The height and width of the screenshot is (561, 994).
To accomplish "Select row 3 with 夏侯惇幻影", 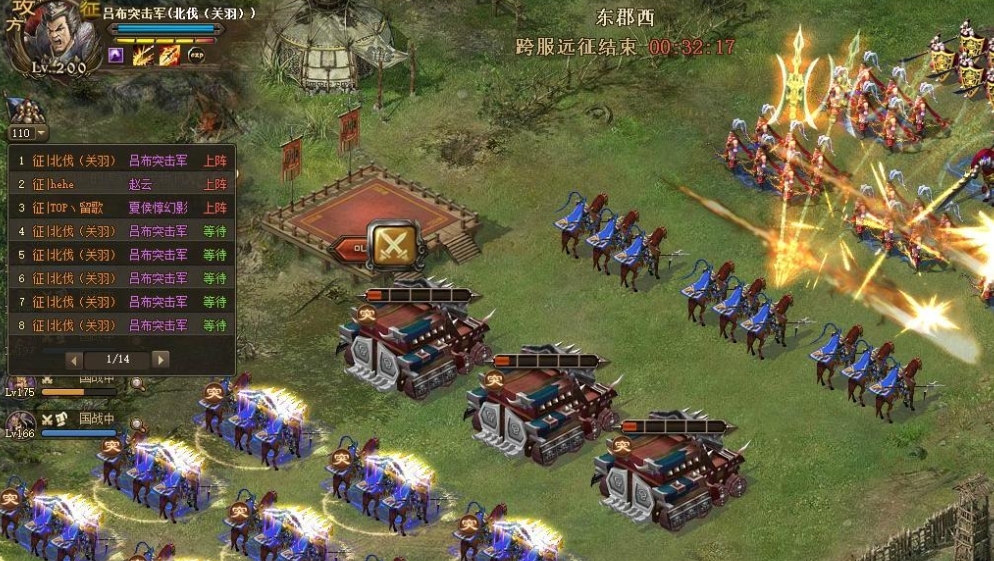I will tap(122, 208).
